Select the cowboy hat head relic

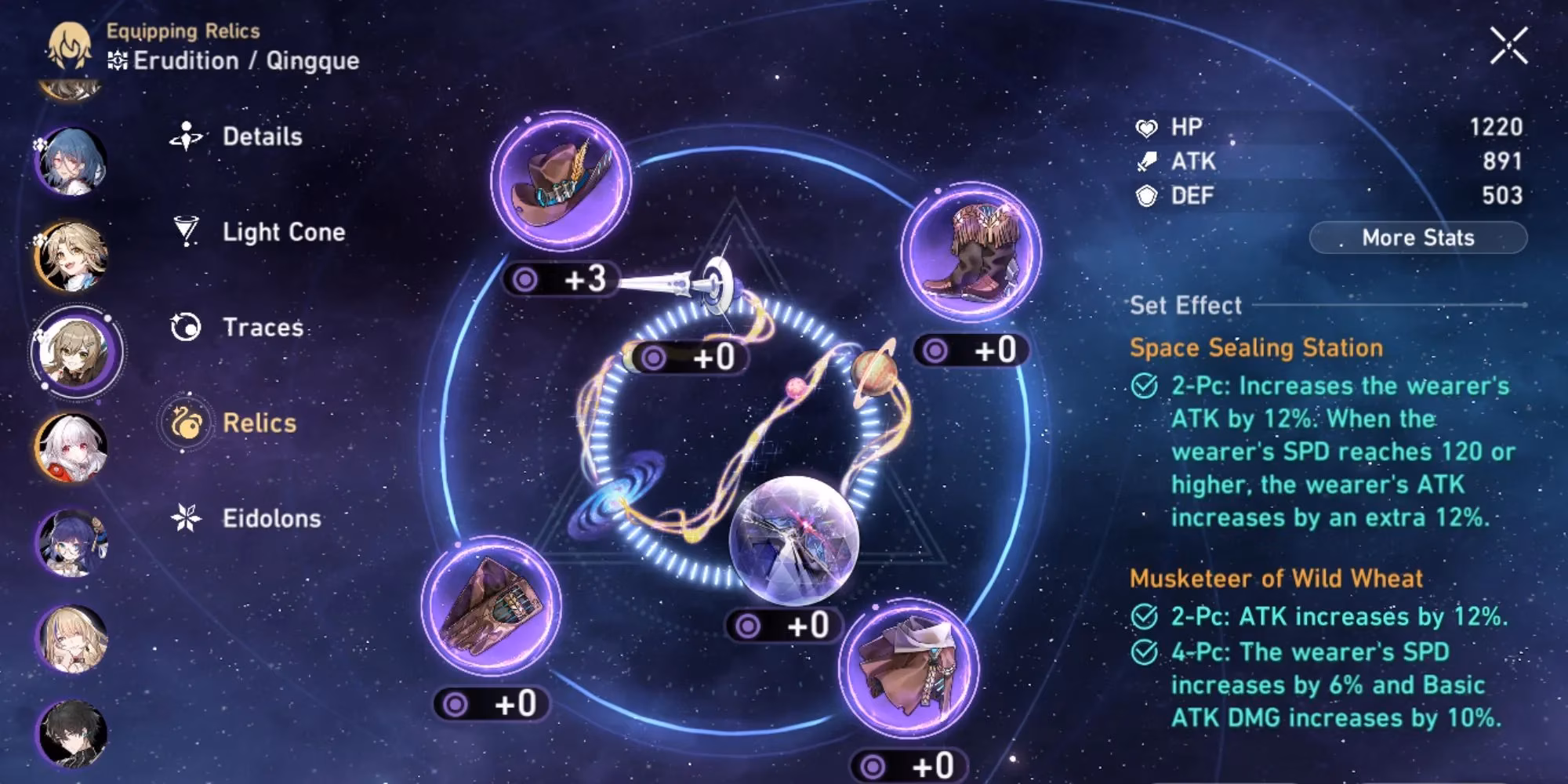[561, 182]
